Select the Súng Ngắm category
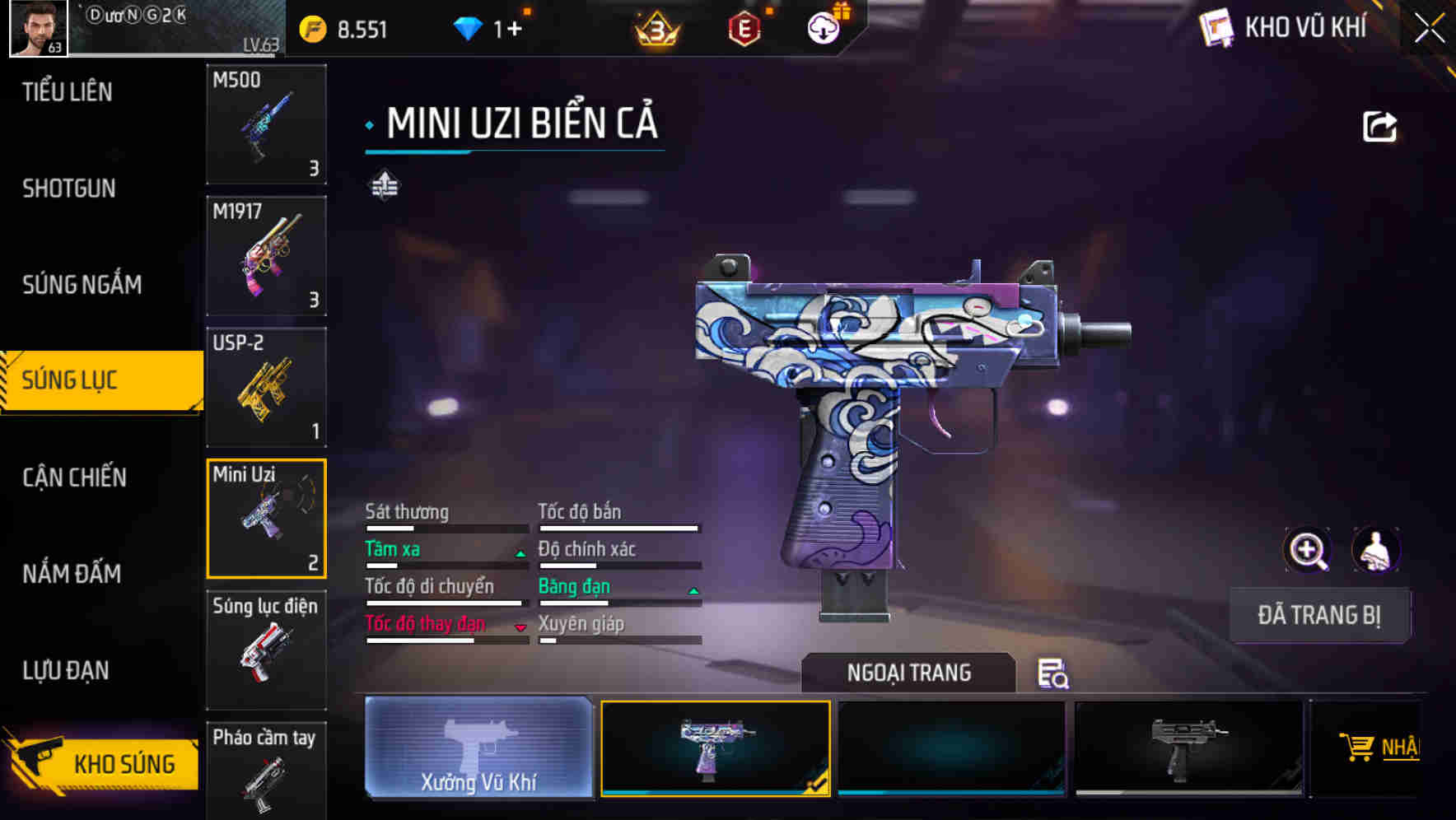The height and width of the screenshot is (820, 1456). pyautogui.click(x=82, y=285)
